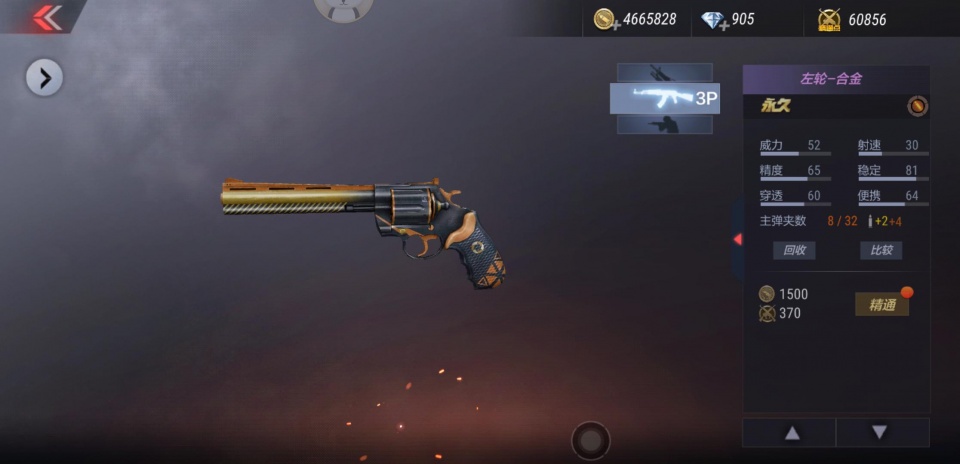Show the next weapon with the down arrow
Image resolution: width=960 pixels, height=464 pixels.
click(879, 432)
